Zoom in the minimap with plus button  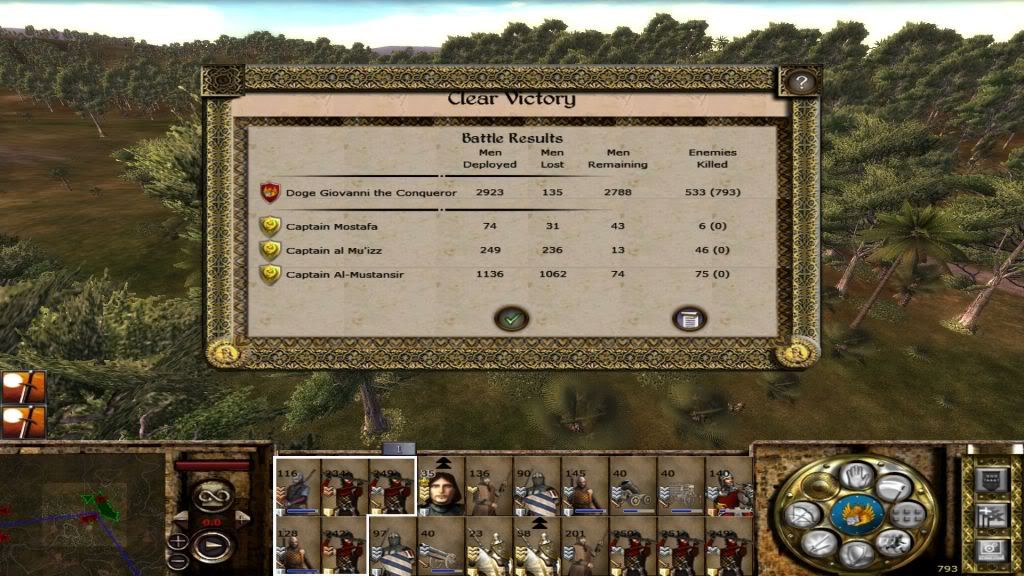point(178,541)
